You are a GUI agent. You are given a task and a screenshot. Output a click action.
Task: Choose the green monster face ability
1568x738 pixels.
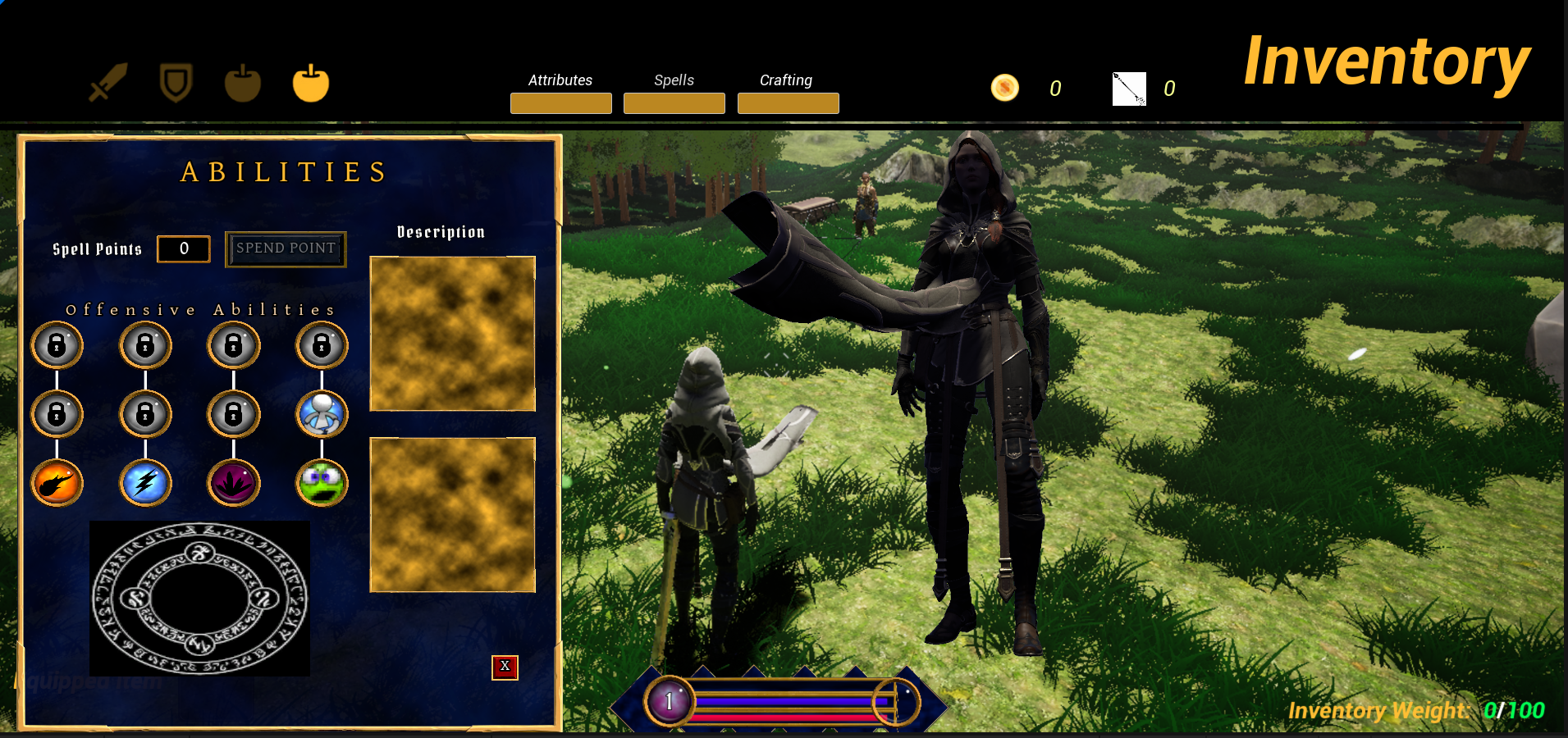click(x=322, y=483)
